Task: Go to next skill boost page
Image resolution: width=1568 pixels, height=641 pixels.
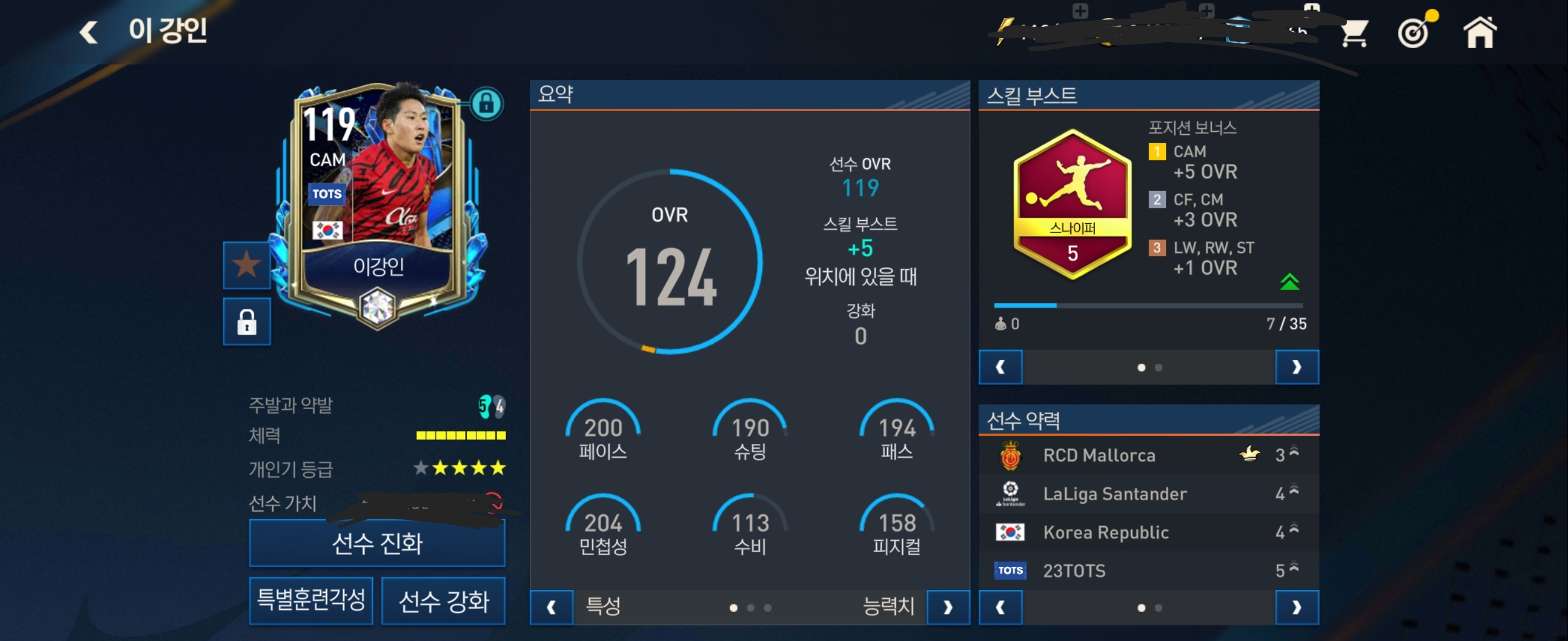Action: 1297,367
